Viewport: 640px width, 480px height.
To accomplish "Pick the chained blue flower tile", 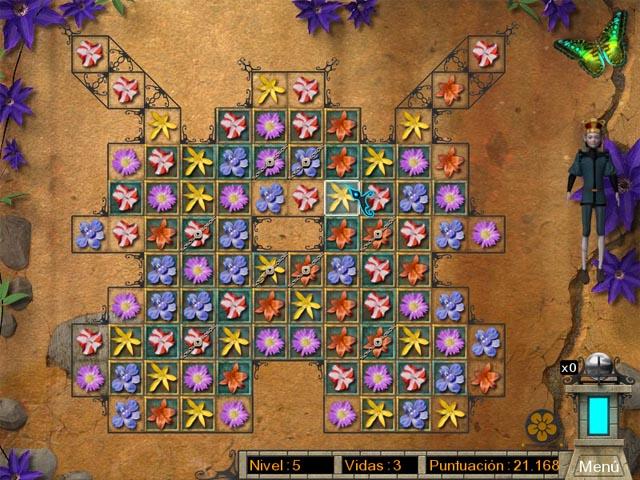I will (306, 161).
